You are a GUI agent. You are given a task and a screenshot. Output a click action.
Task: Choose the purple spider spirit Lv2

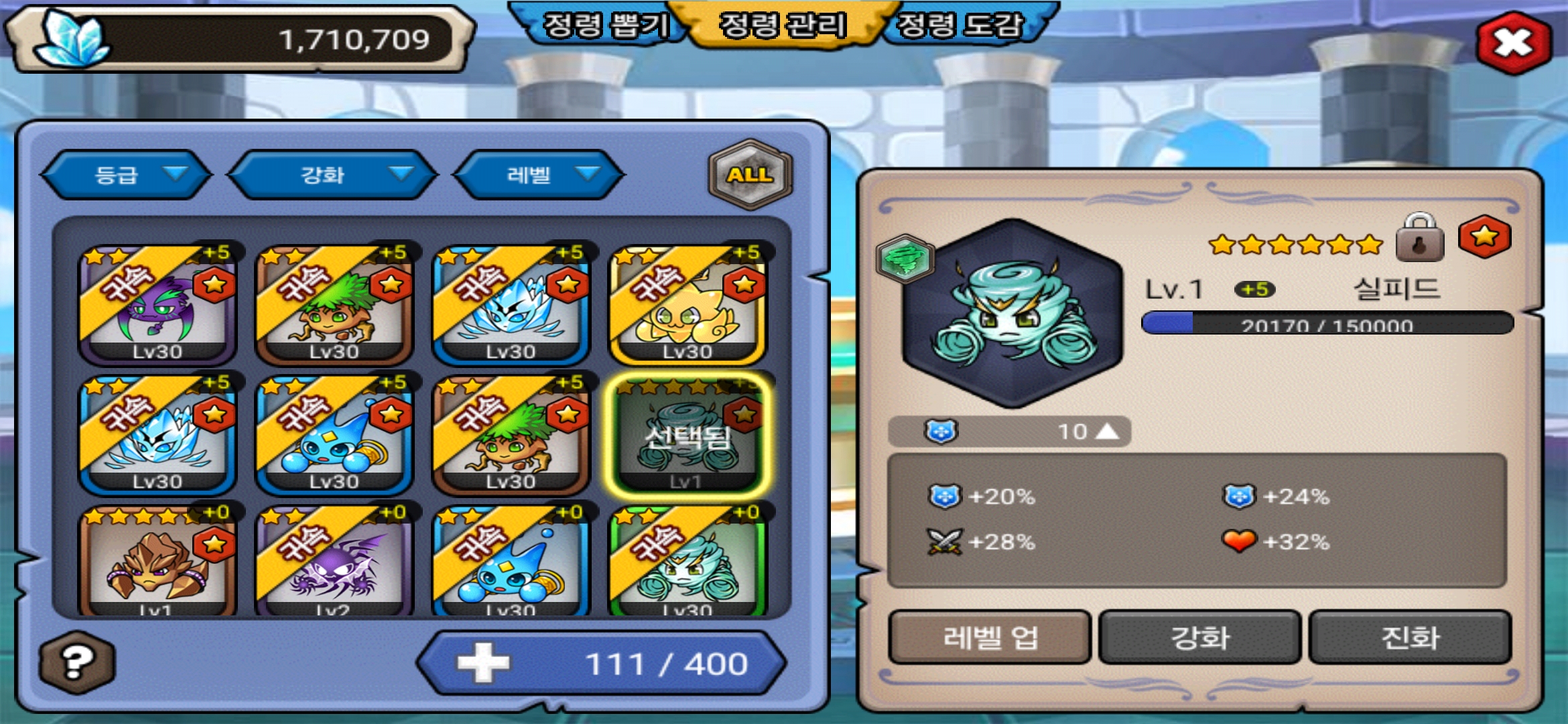tap(334, 562)
